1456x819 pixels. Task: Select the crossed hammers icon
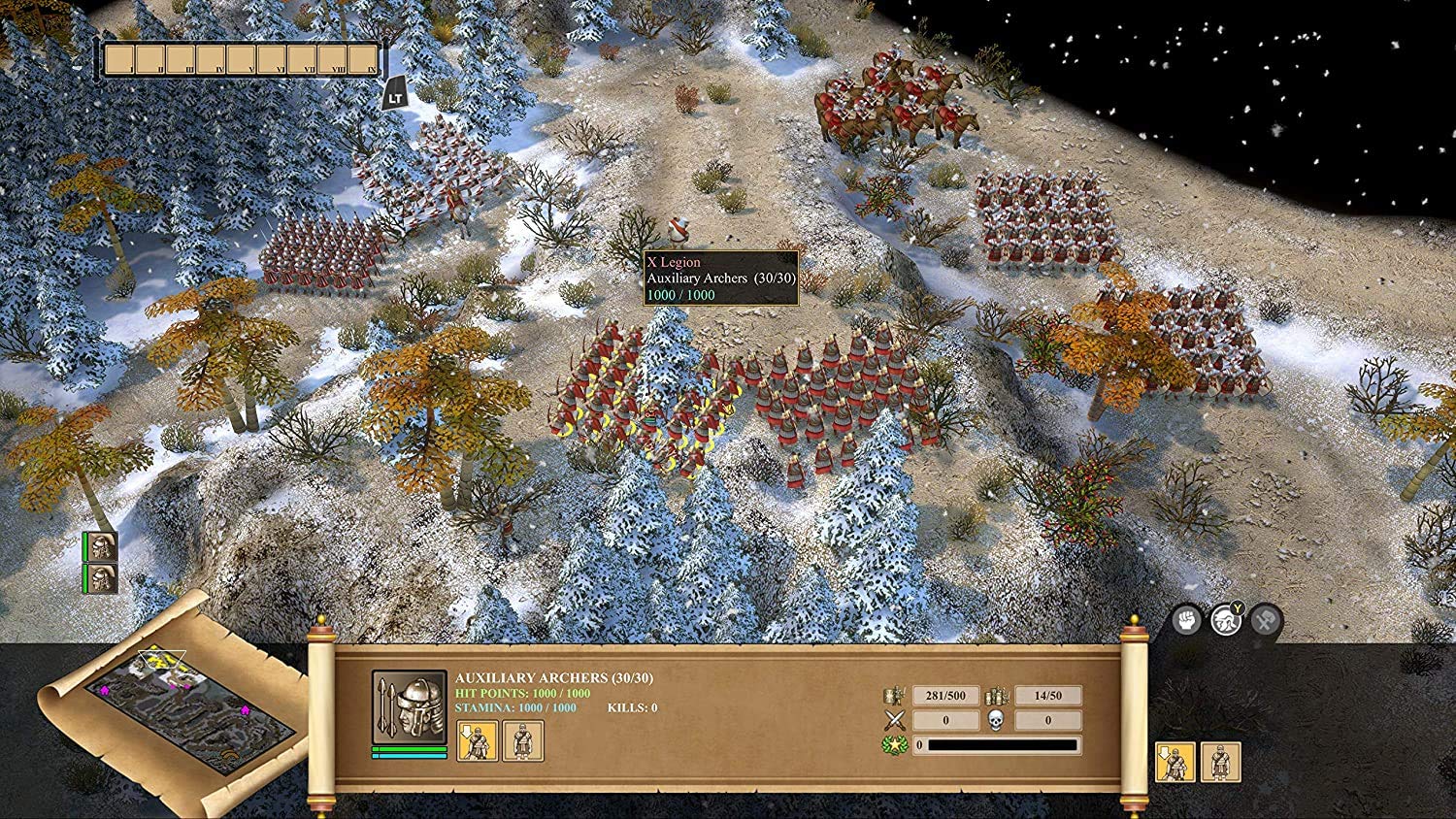point(1265,619)
